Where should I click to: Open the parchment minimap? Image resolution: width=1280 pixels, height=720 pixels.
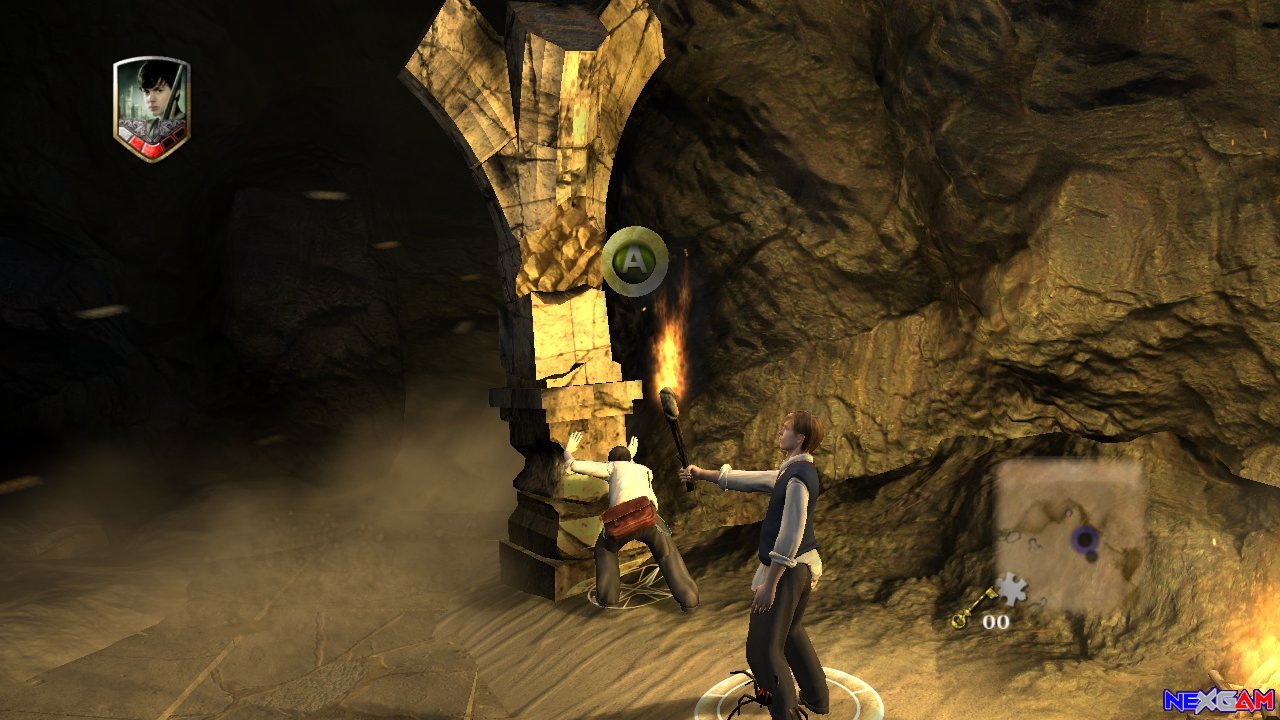pos(1070,536)
